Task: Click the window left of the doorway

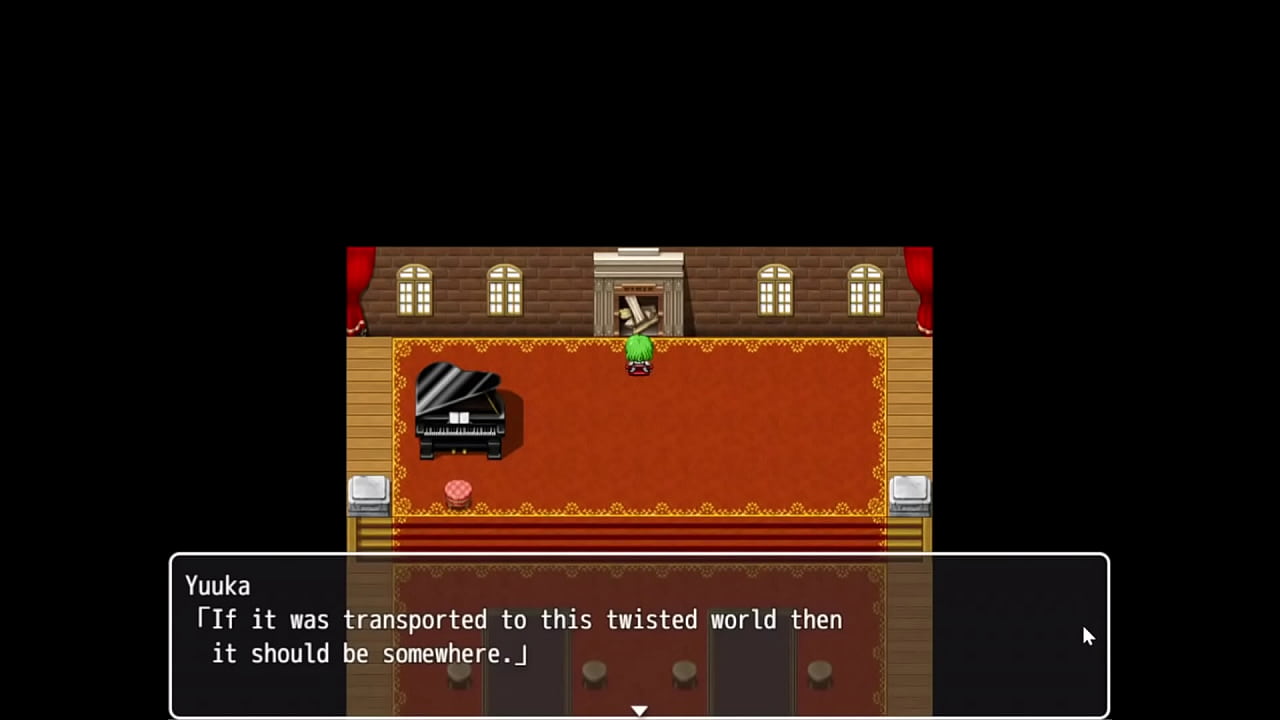Action: [504, 290]
